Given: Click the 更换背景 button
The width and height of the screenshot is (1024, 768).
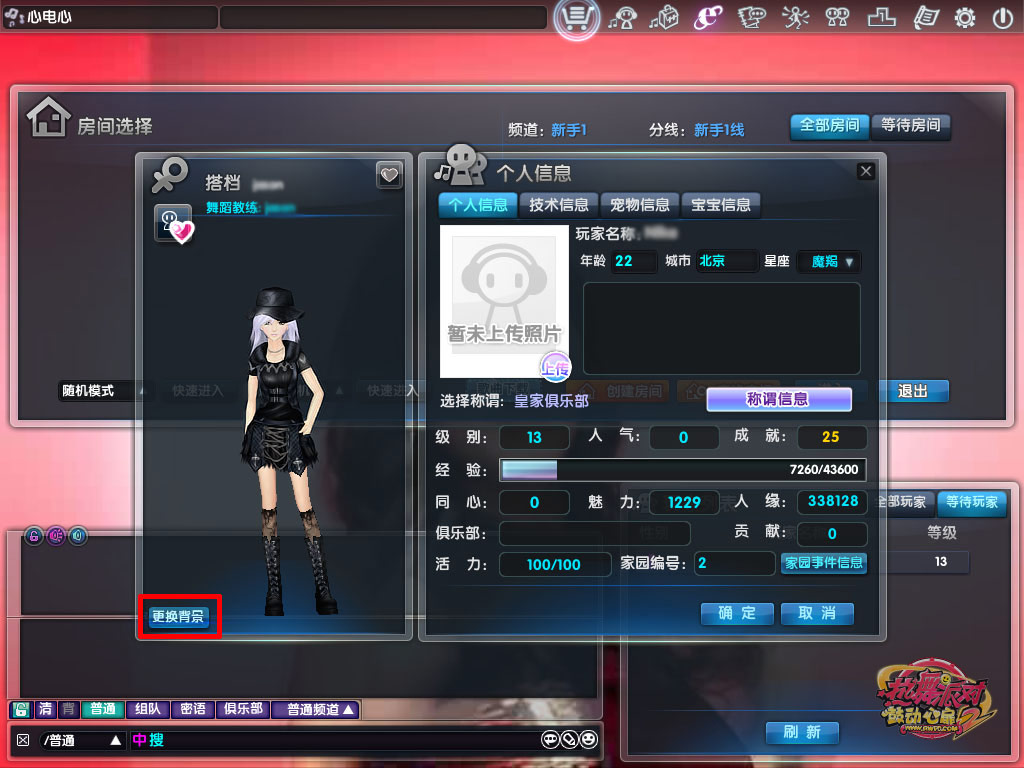Looking at the screenshot, I should click(178, 616).
